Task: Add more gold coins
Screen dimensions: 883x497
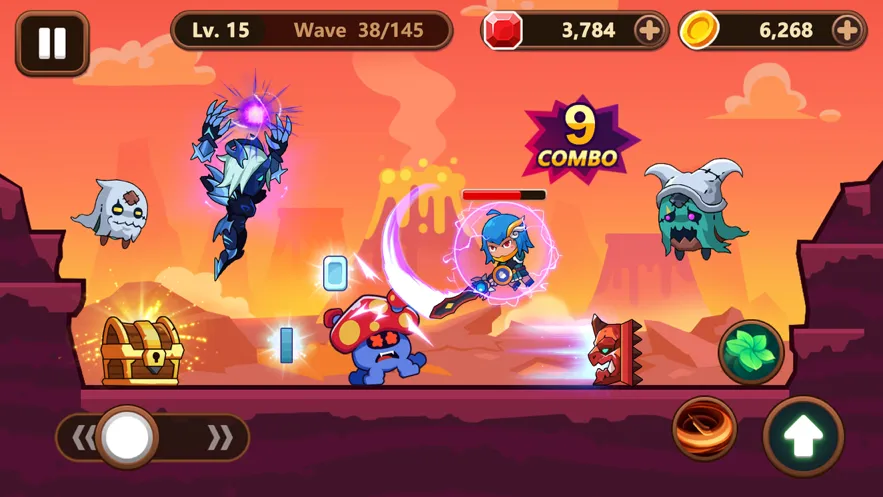Action: 846,31
